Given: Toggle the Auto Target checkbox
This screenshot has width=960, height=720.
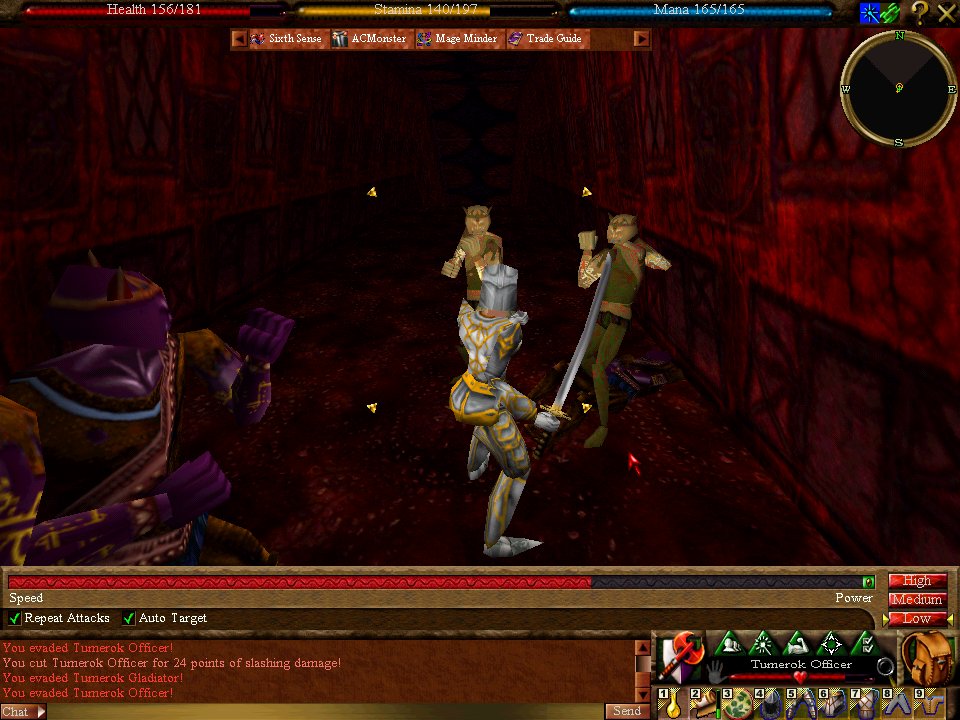Looking at the screenshot, I should [x=129, y=619].
